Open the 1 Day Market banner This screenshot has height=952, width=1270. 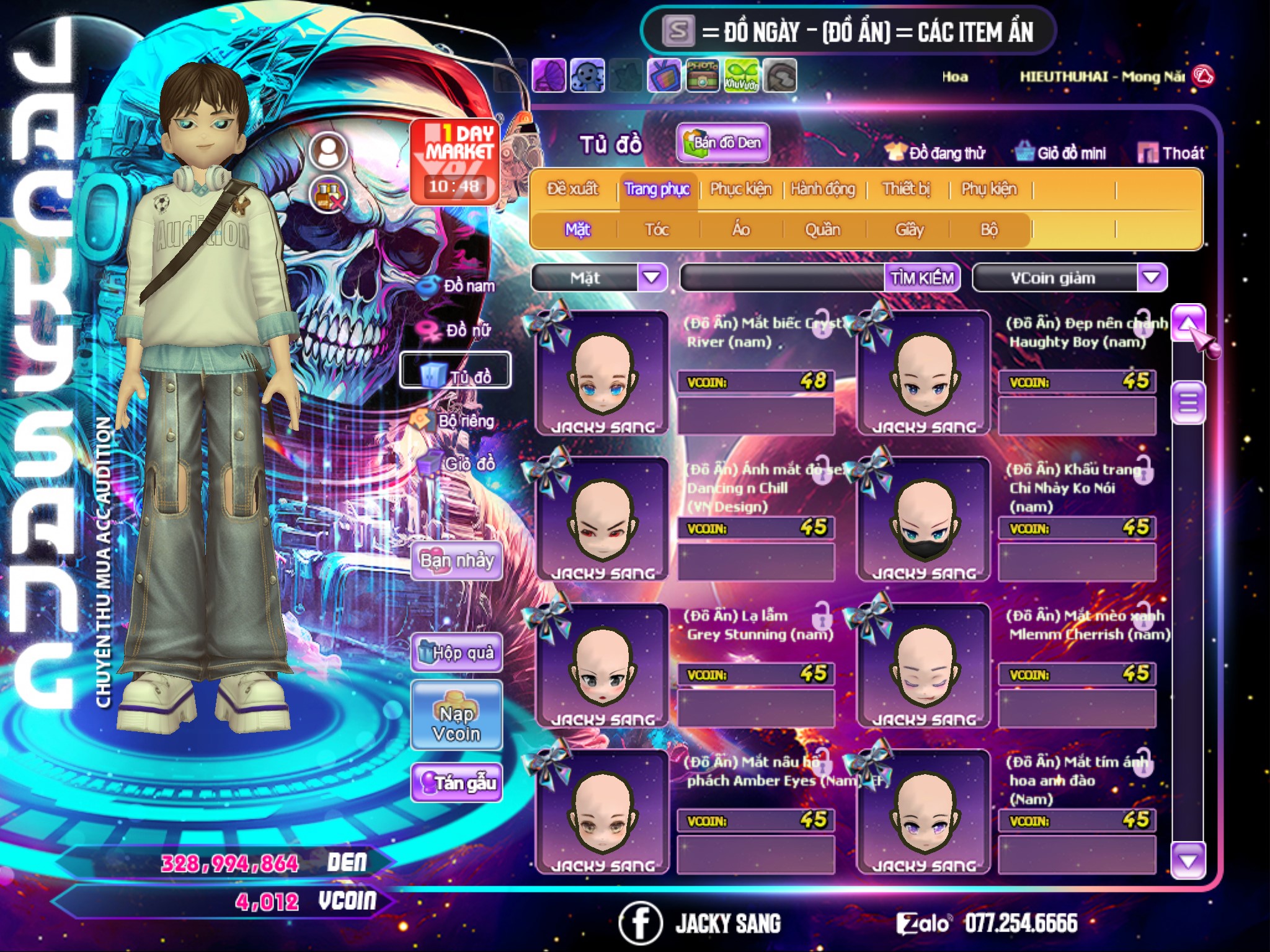455,161
